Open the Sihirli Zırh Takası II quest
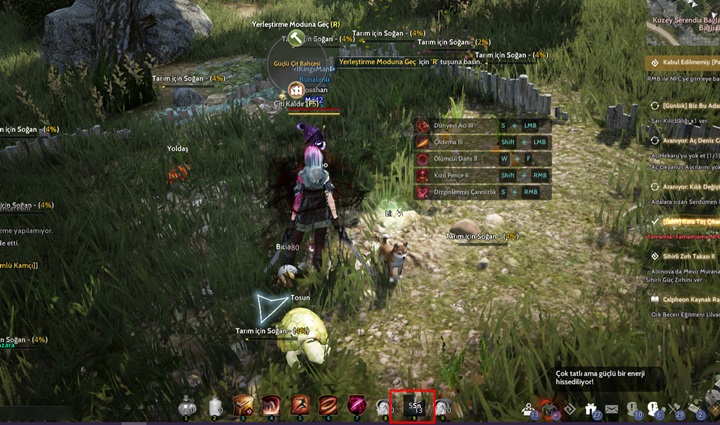This screenshot has height=425, width=720. tap(684, 256)
